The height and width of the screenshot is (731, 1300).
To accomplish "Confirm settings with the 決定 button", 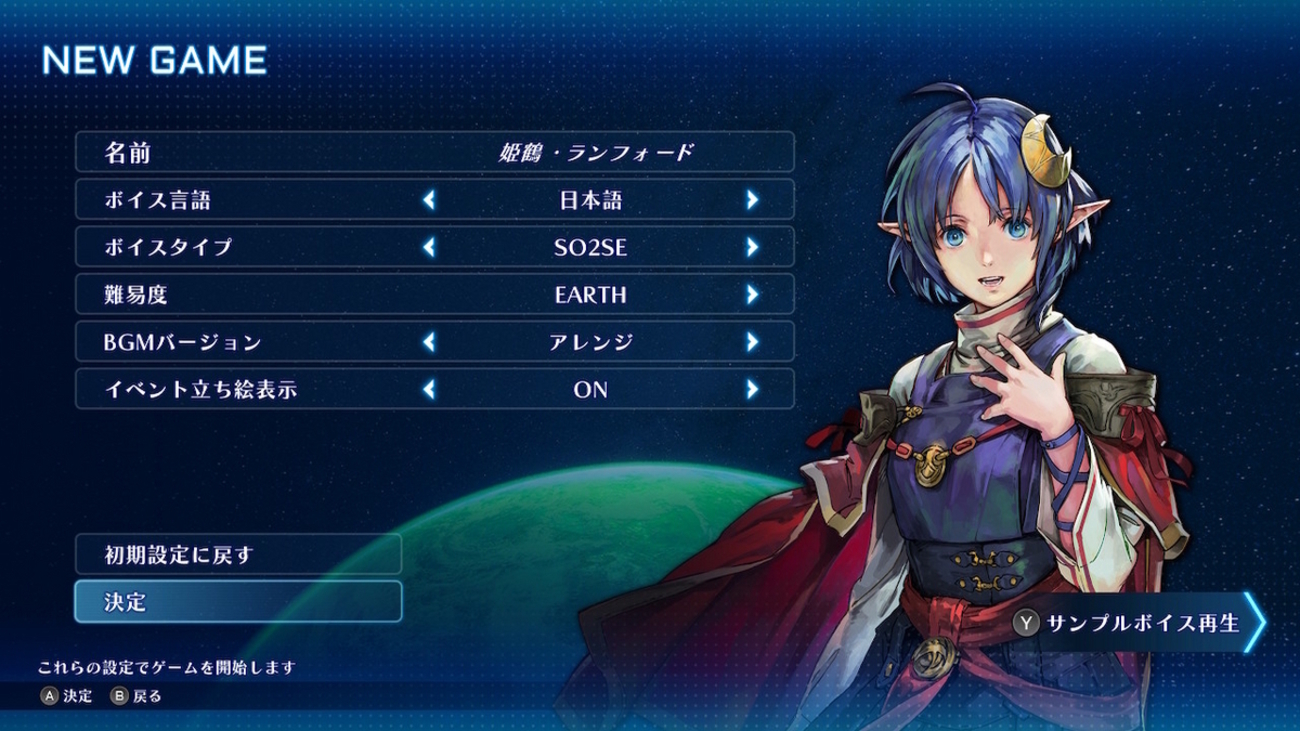I will pyautogui.click(x=238, y=602).
